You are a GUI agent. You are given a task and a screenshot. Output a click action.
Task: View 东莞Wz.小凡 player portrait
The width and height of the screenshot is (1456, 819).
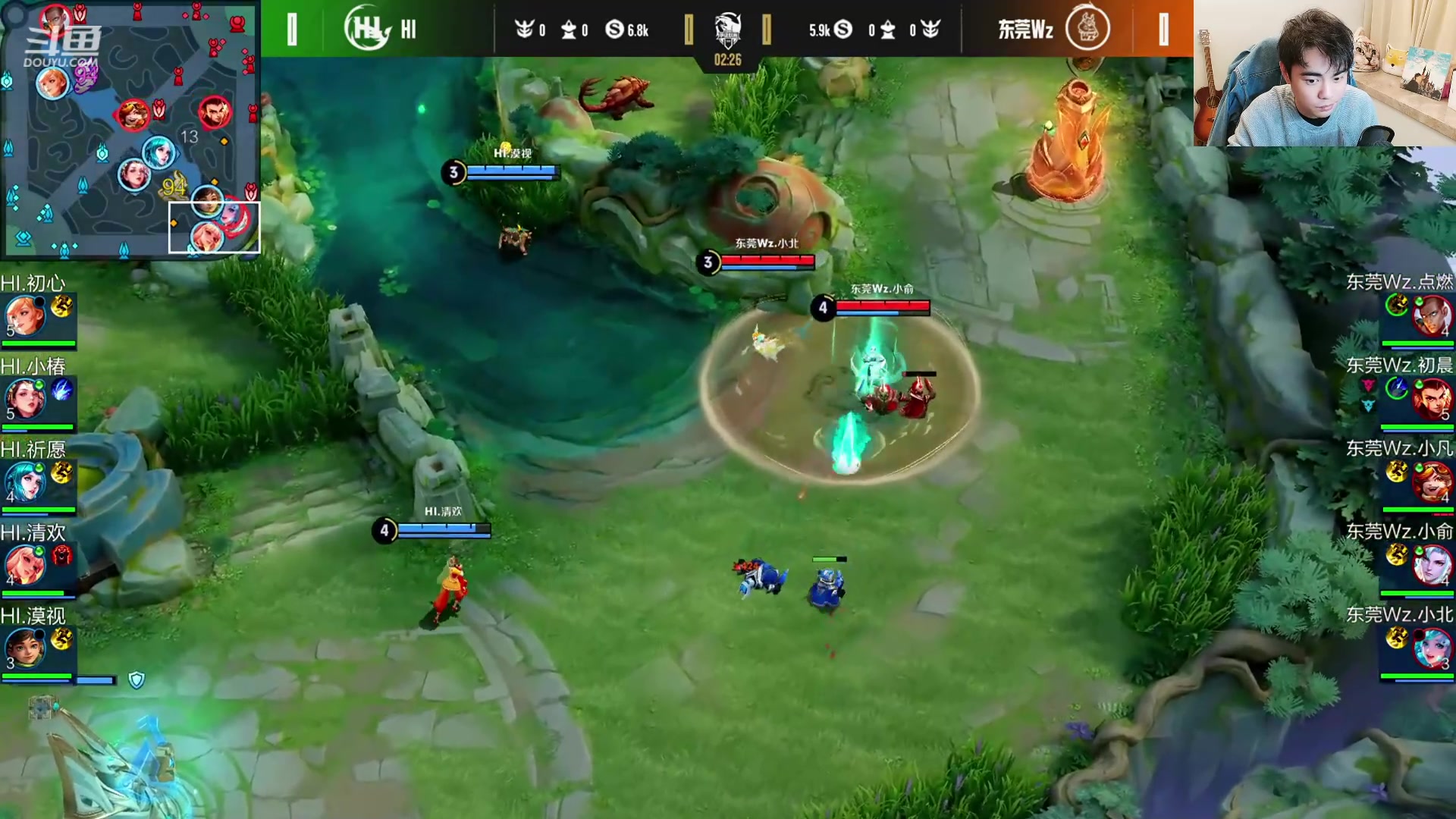1431,481
